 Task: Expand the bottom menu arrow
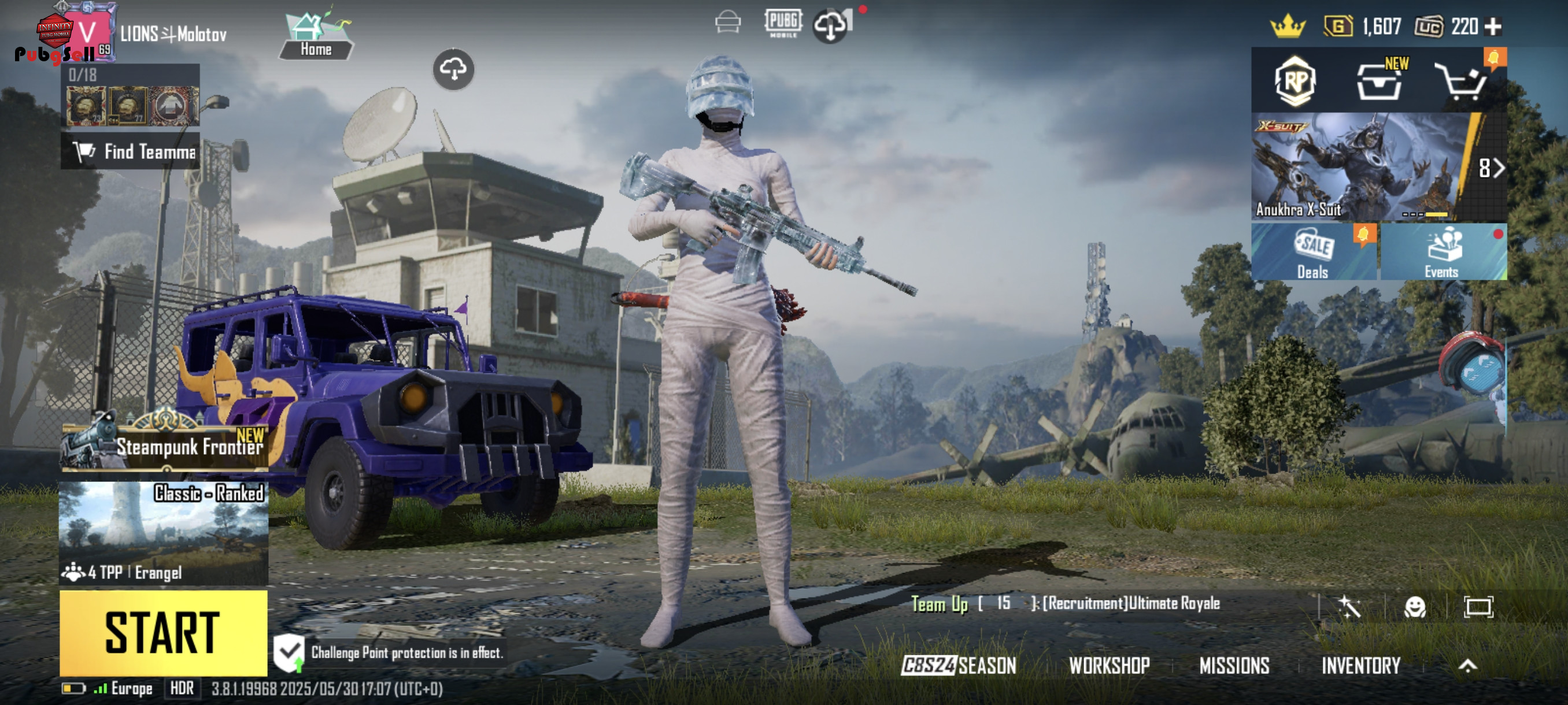click(x=1467, y=666)
